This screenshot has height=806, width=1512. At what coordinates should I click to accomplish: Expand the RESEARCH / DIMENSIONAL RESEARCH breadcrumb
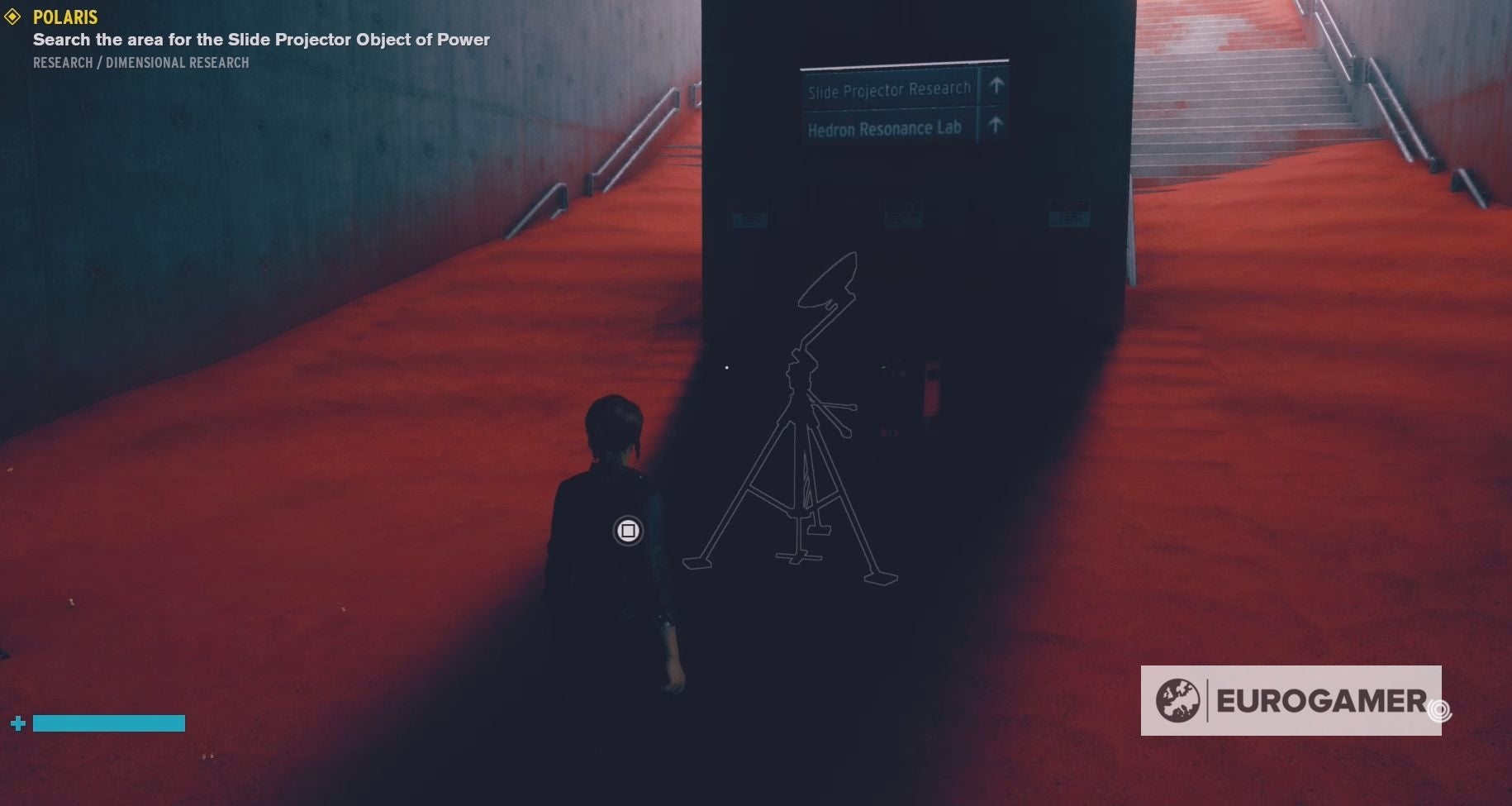tap(140, 62)
